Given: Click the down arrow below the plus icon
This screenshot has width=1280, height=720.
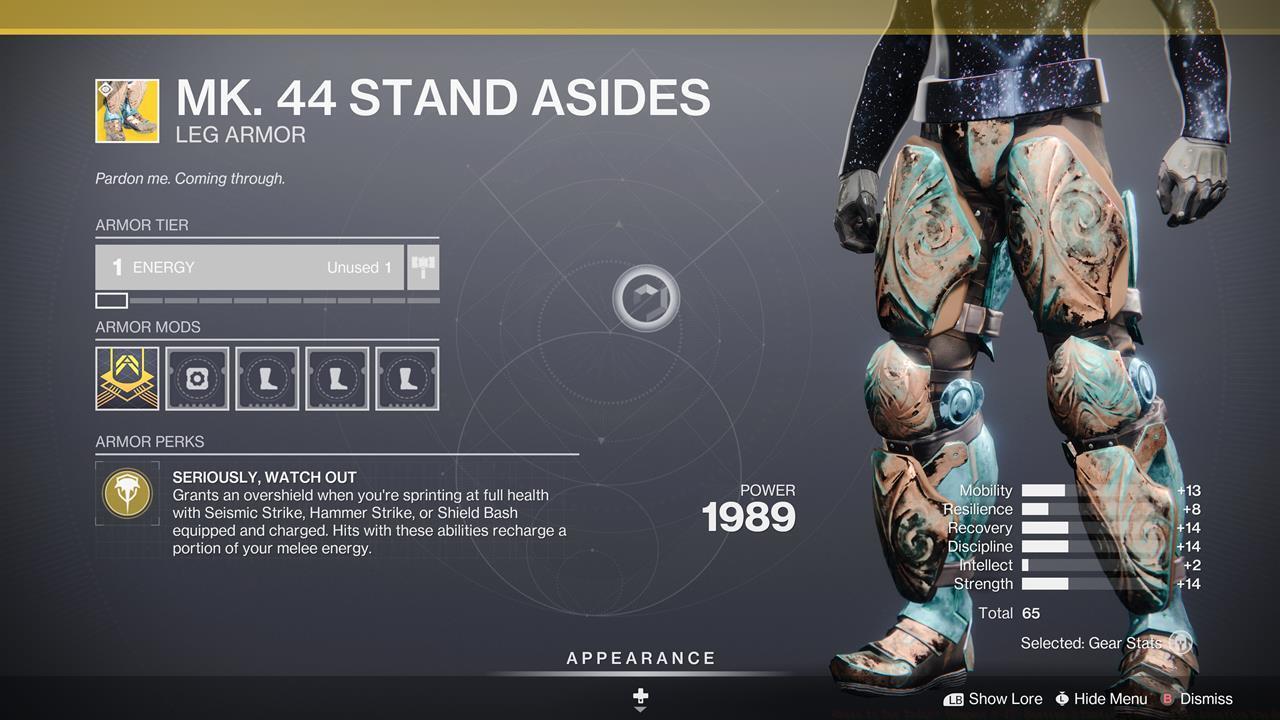Looking at the screenshot, I should click(x=639, y=707).
